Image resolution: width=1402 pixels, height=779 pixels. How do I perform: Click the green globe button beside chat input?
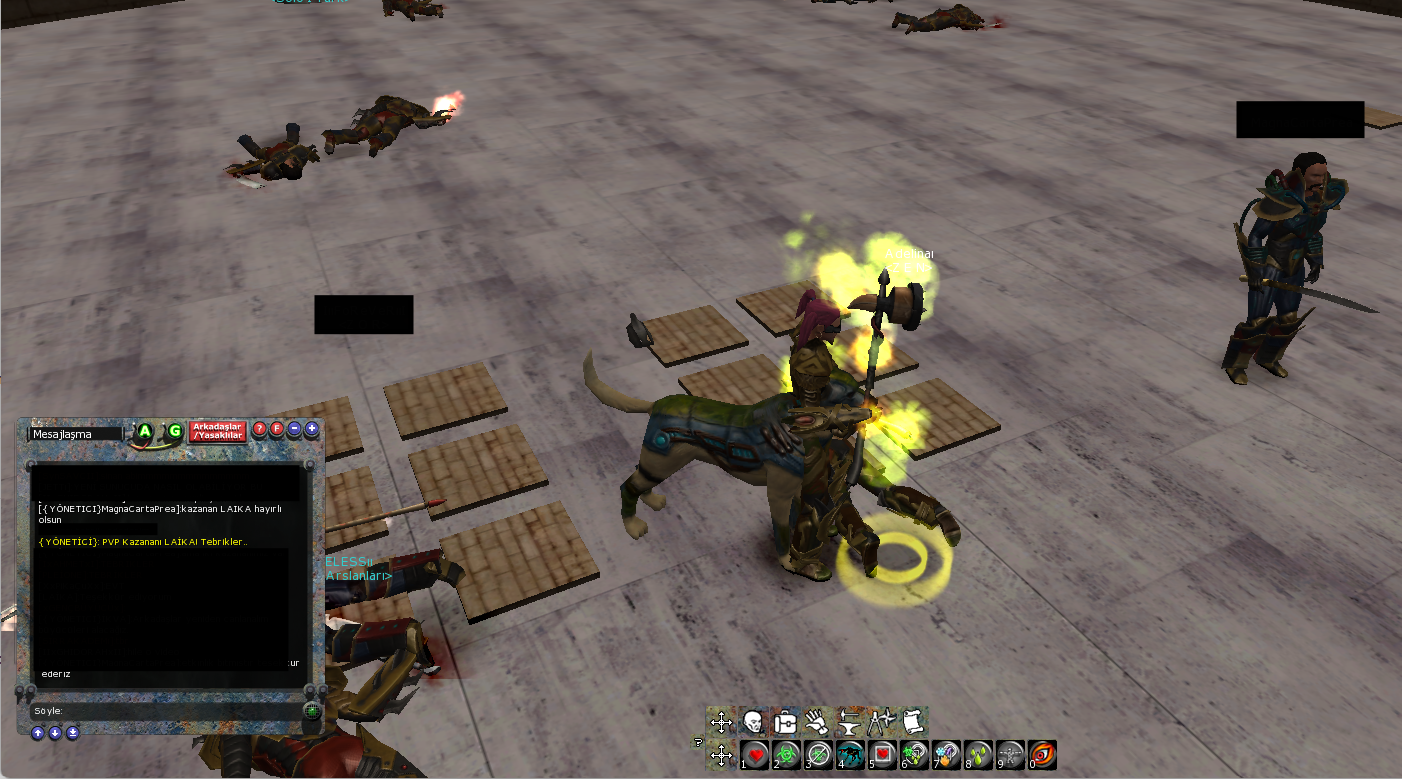pos(312,711)
